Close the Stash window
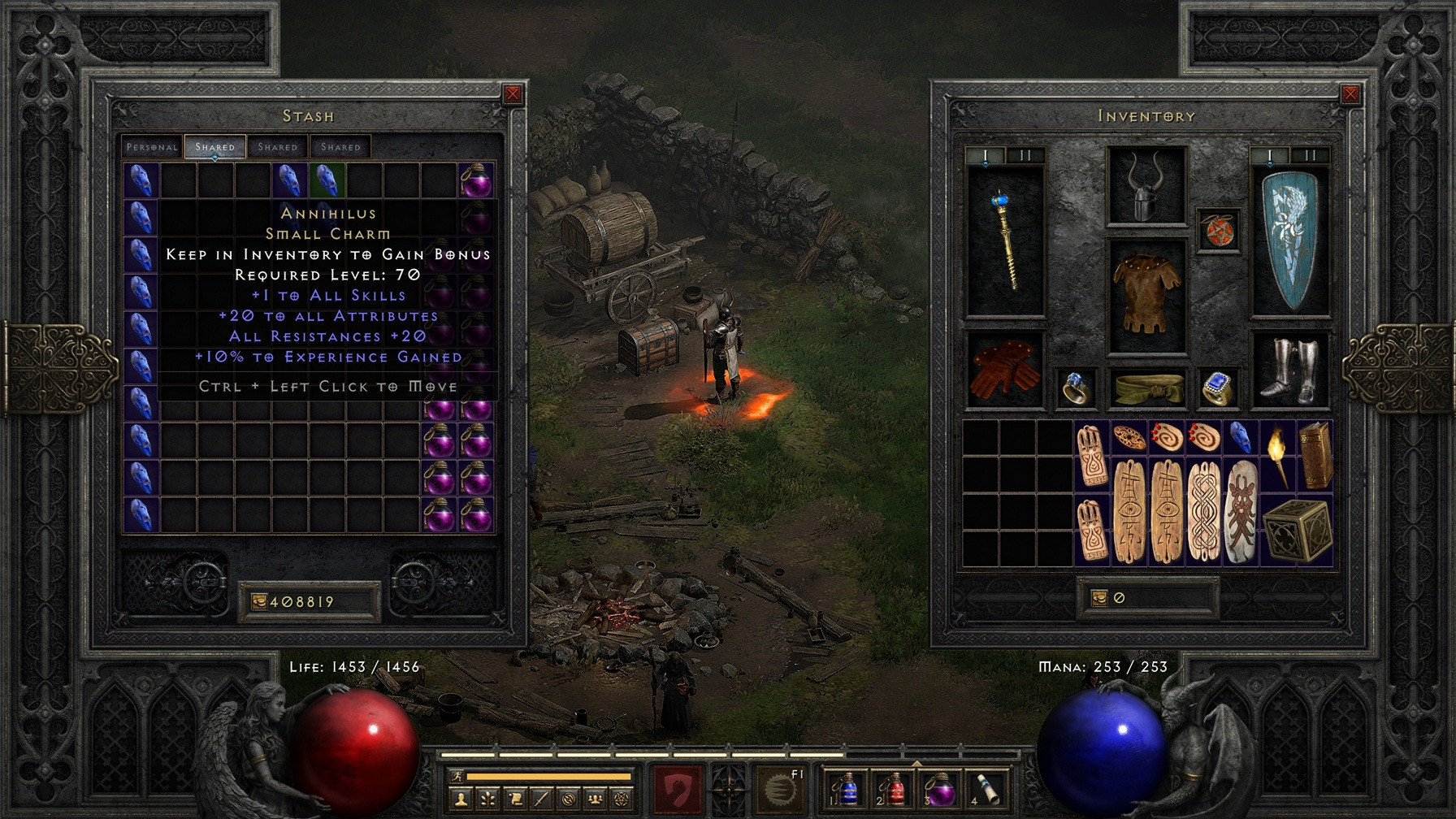This screenshot has height=819, width=1456. click(513, 94)
